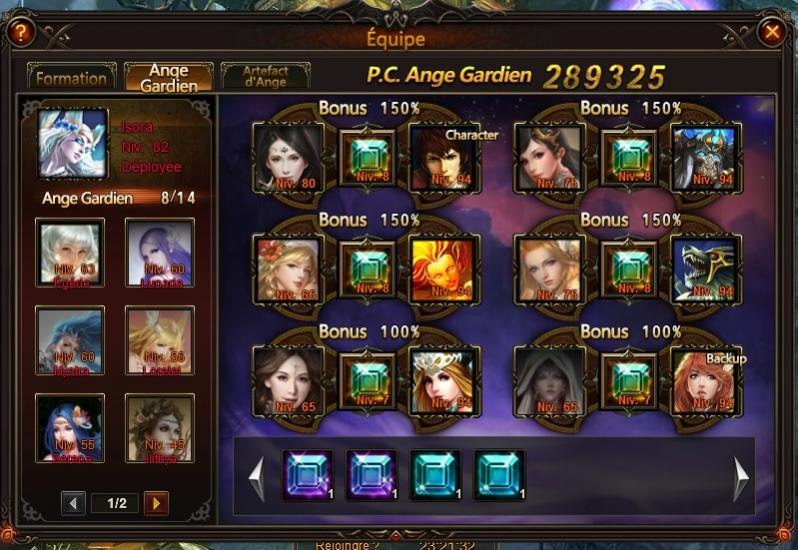Choose the blue-haired Niv. 55 angel
798x550 pixels.
(70, 428)
